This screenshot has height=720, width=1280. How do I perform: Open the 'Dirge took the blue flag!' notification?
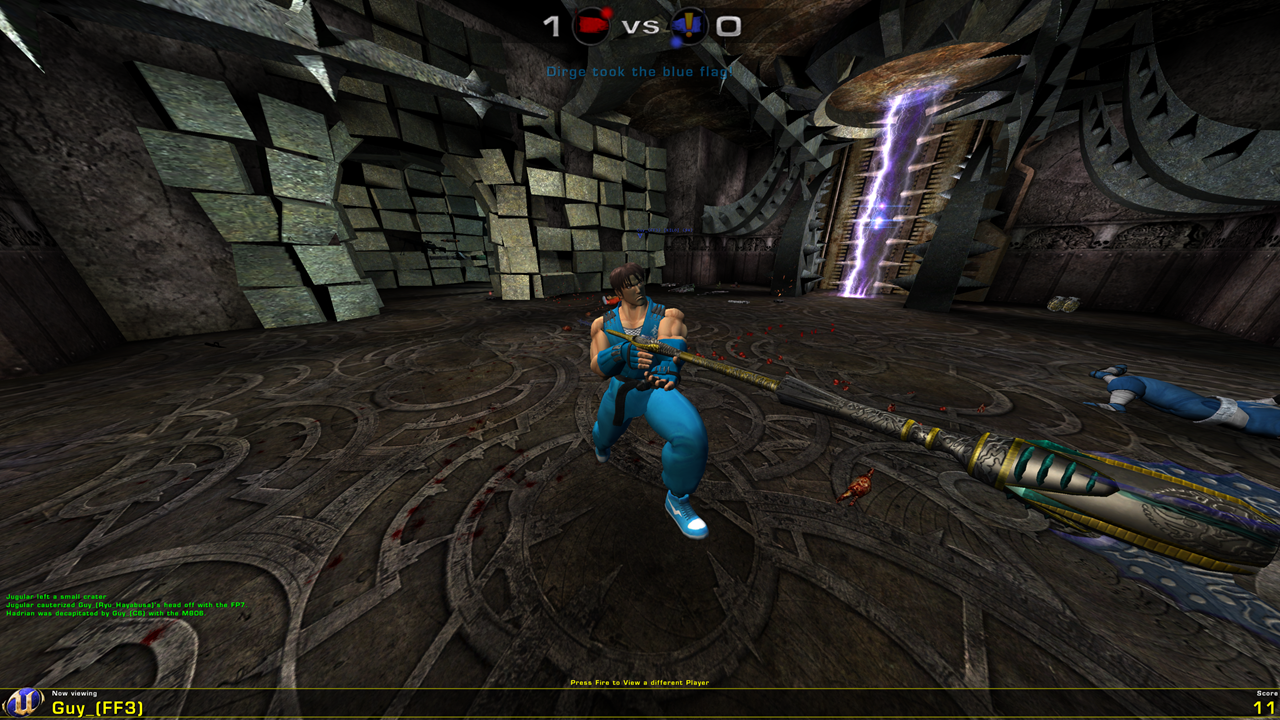pos(638,71)
